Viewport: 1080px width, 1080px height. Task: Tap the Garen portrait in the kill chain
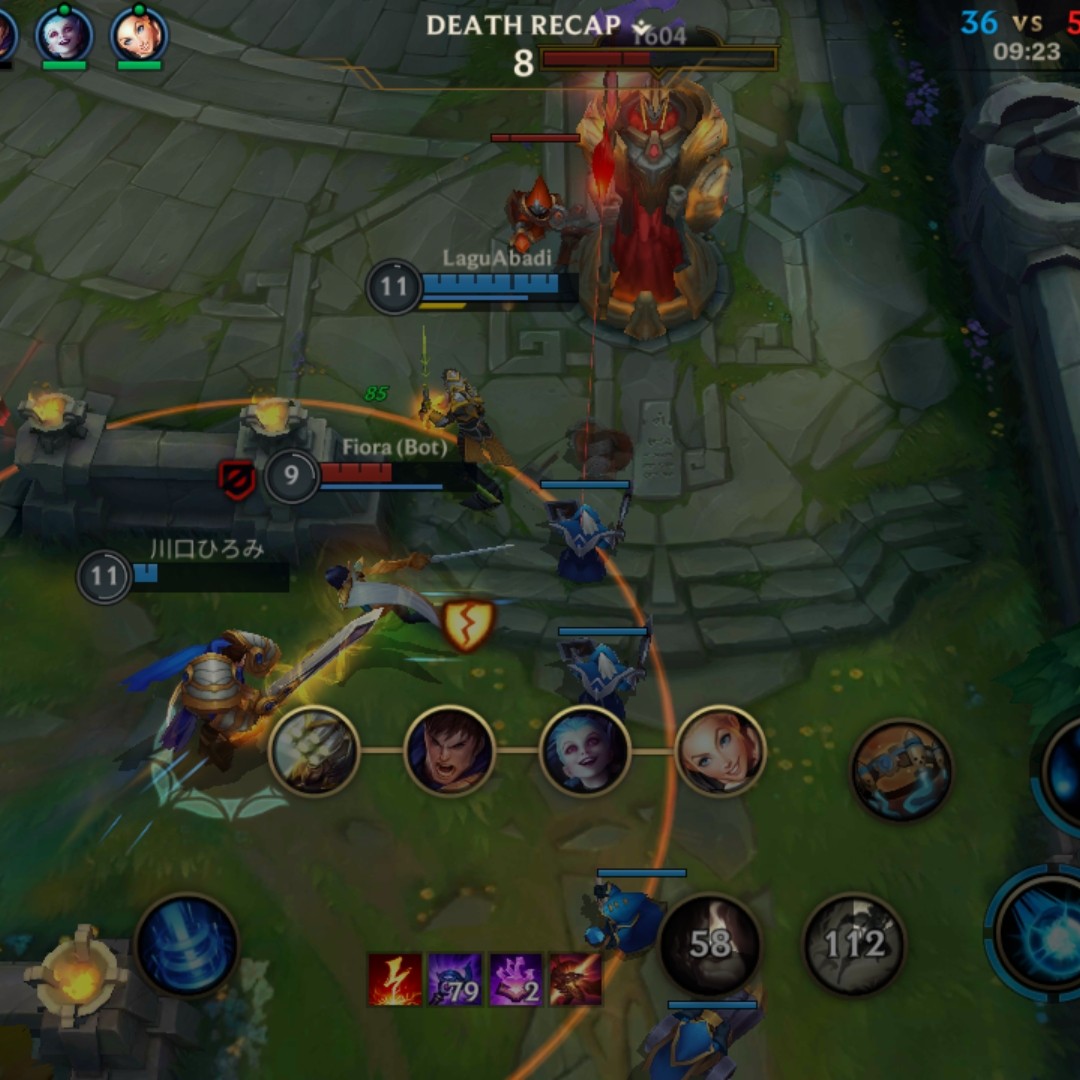click(x=449, y=750)
